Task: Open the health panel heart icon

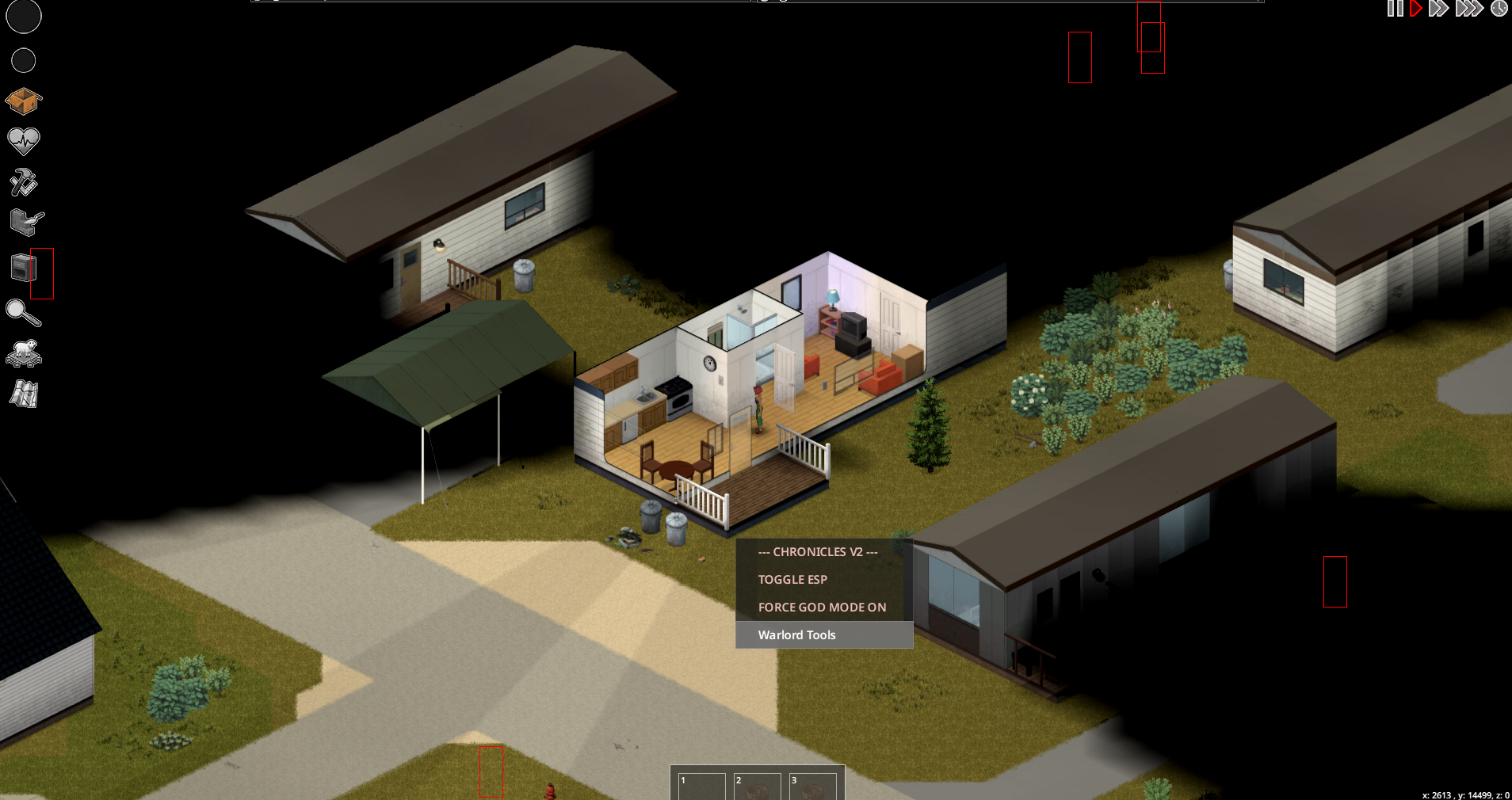Action: (x=24, y=141)
